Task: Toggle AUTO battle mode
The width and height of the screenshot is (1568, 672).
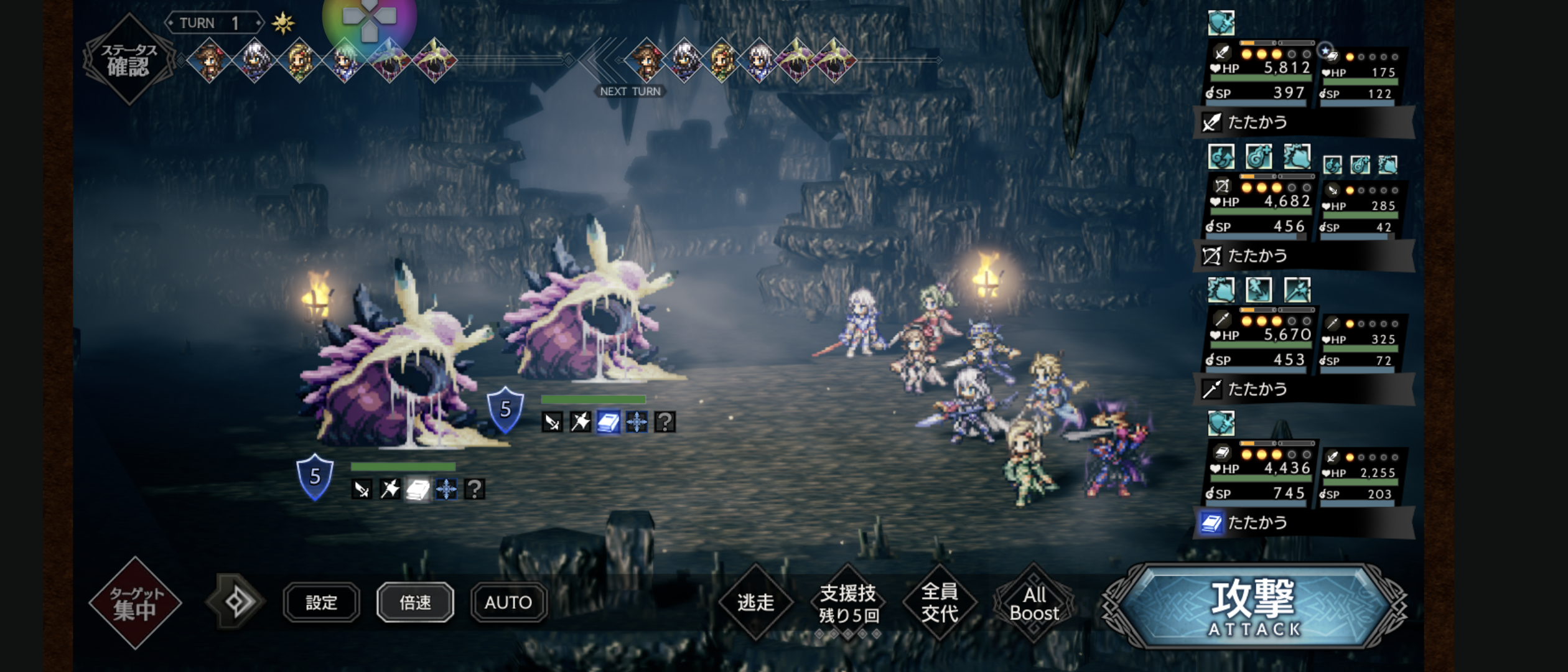Action: [508, 602]
